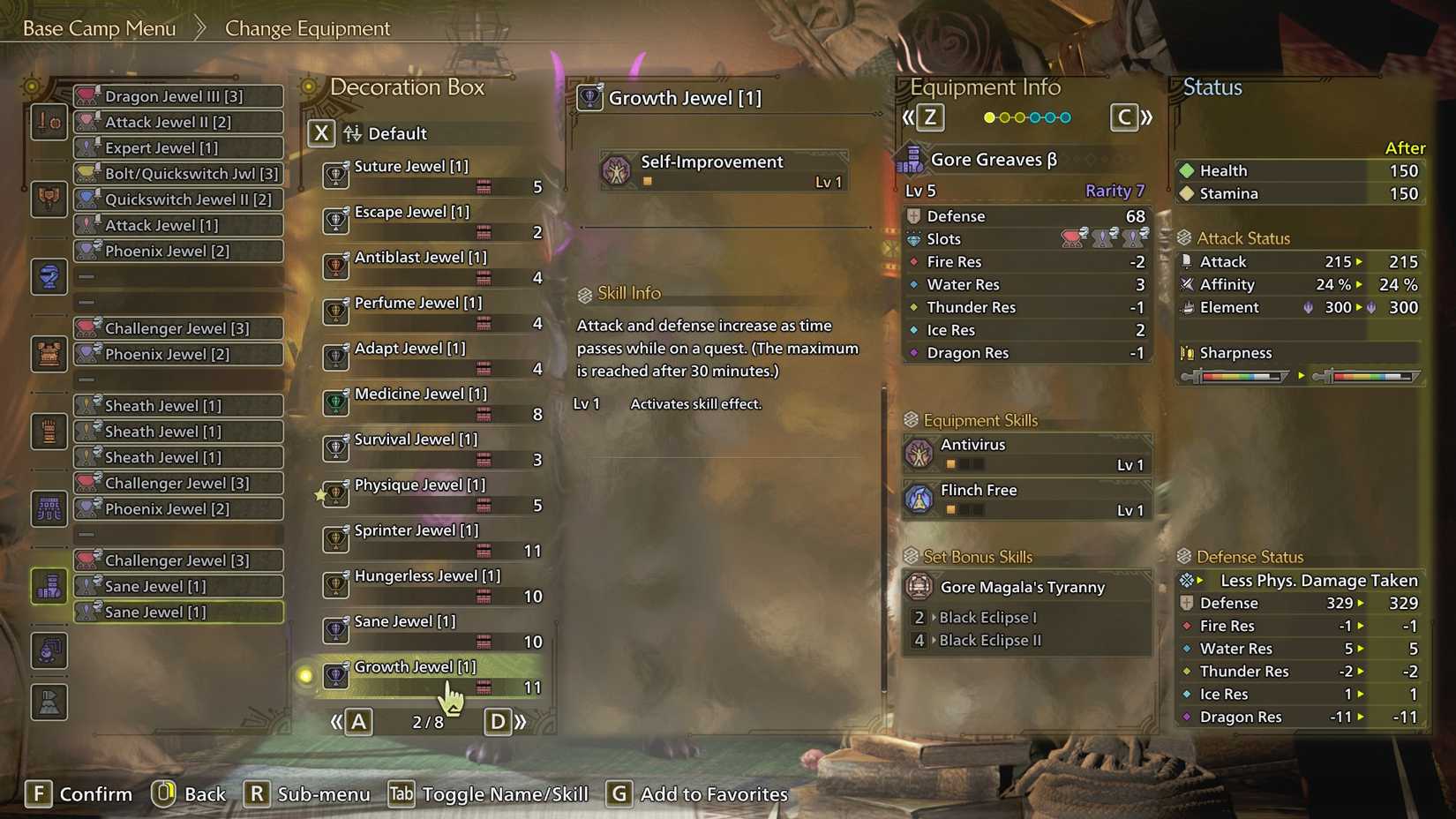This screenshot has width=1456, height=819.
Task: Click the Gore Greaves armor icon in Equipment Info
Action: 913,159
